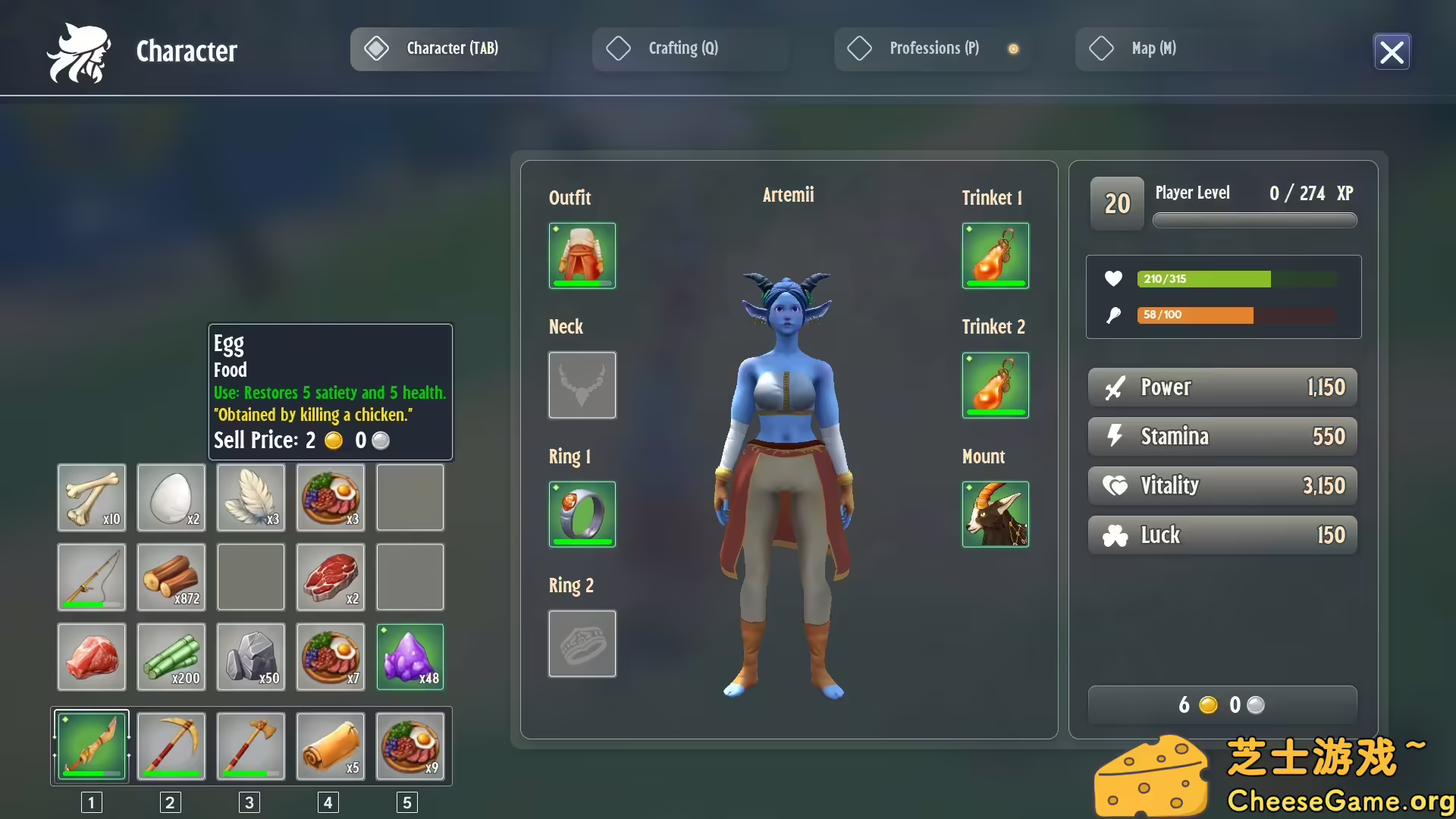The height and width of the screenshot is (819, 1456).
Task: Choose the purple crystal stack
Action: click(x=410, y=657)
